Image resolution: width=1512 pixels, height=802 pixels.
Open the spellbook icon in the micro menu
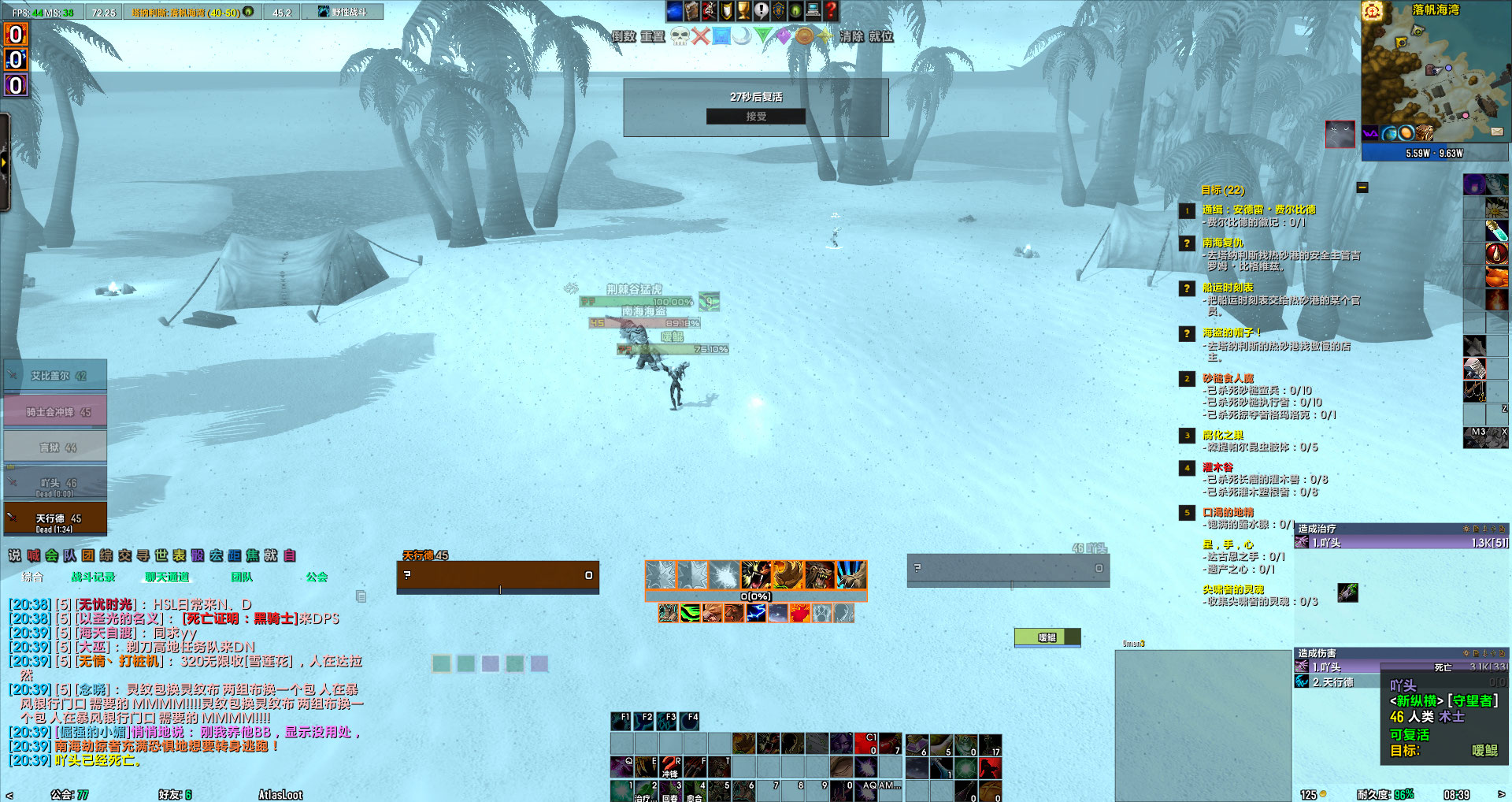[x=691, y=11]
